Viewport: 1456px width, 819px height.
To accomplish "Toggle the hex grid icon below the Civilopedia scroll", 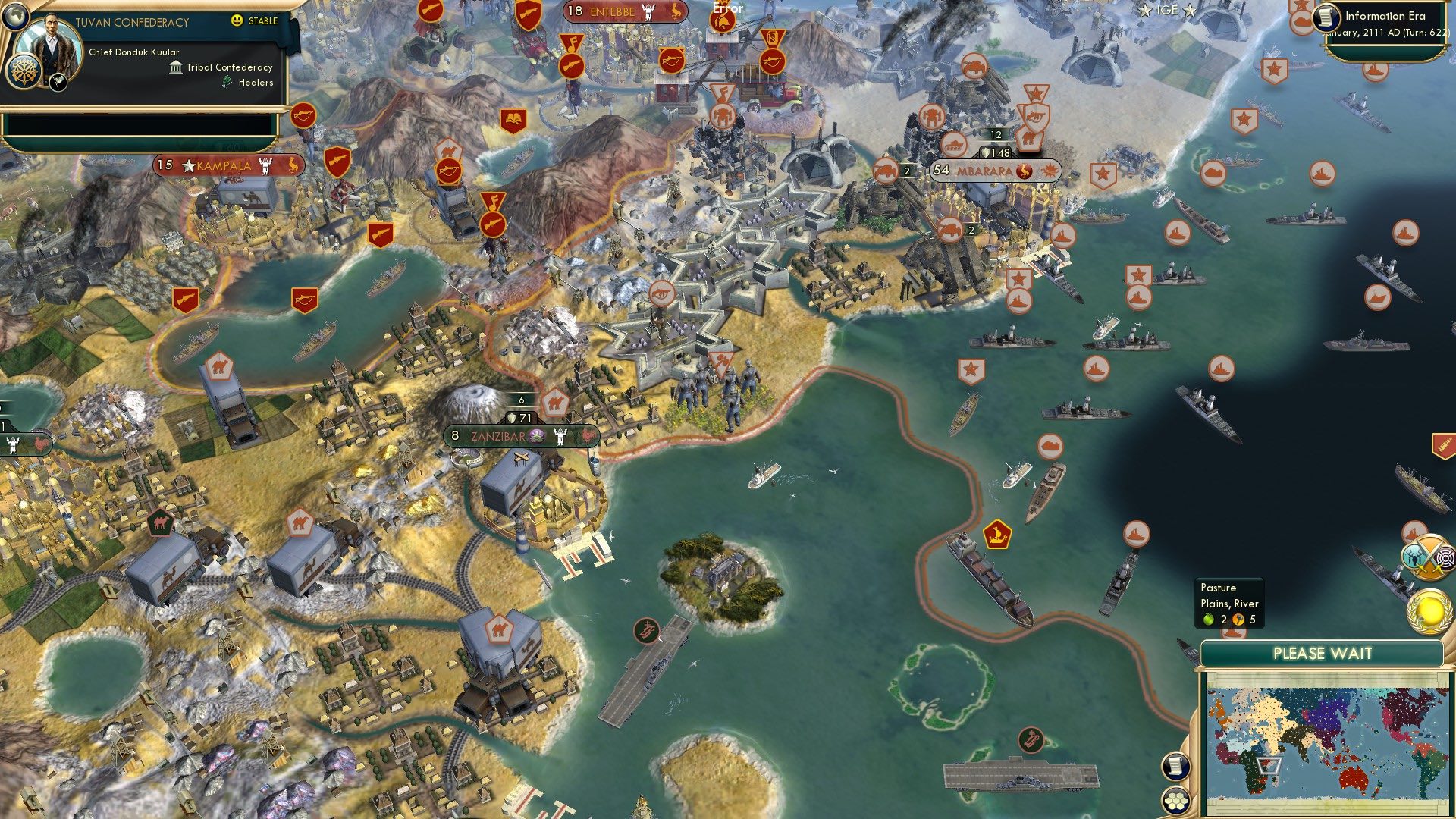I will pos(1176,801).
